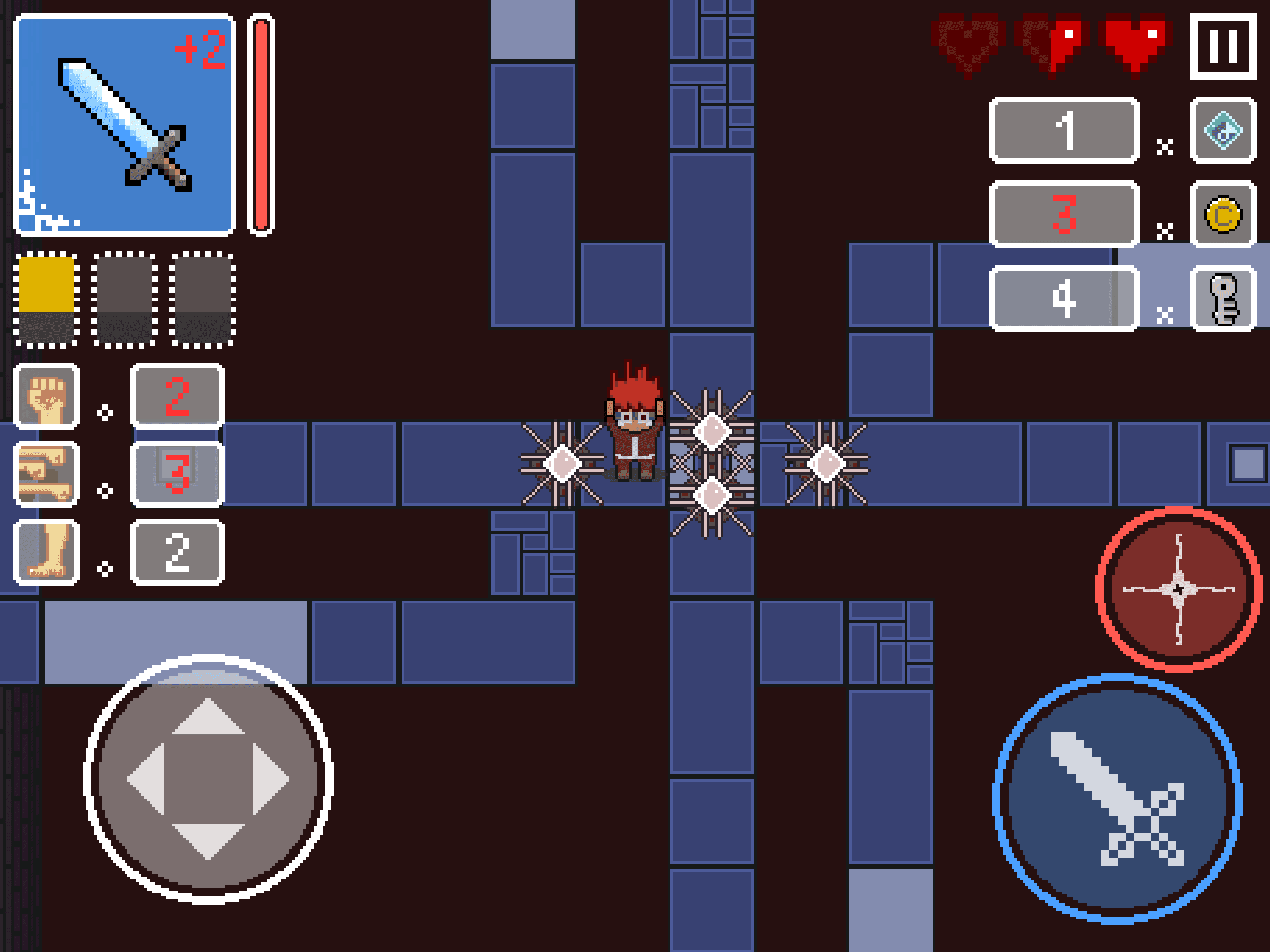Select the yellow filled inventory slot
The height and width of the screenshot is (952, 1270).
coord(46,298)
